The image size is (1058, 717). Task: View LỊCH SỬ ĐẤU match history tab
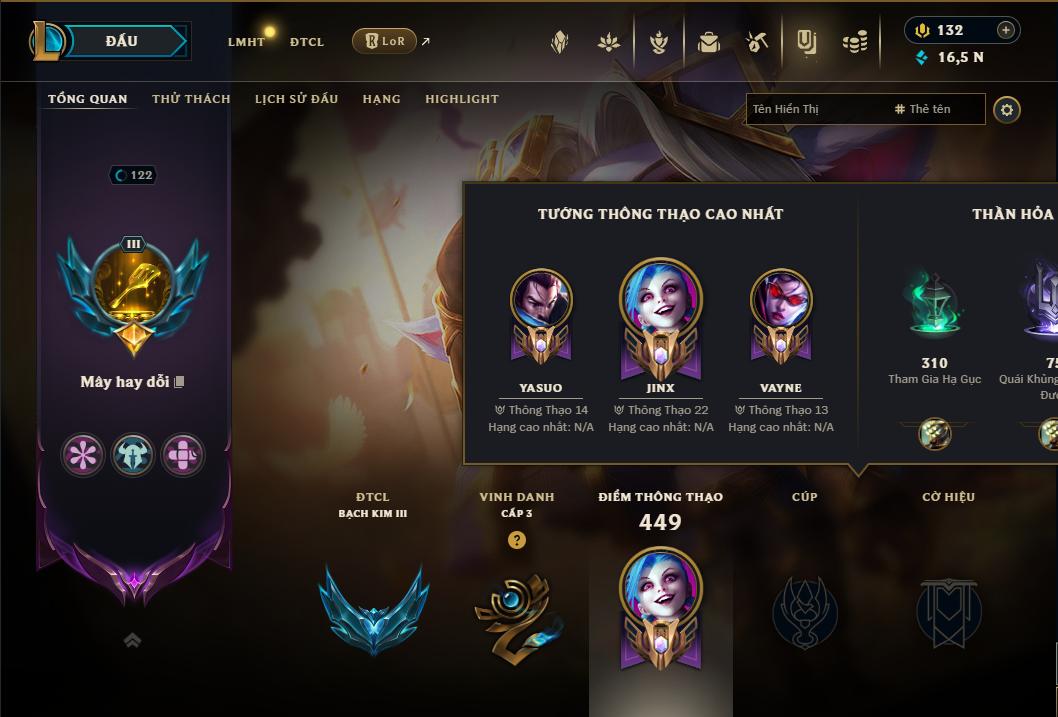[x=296, y=99]
